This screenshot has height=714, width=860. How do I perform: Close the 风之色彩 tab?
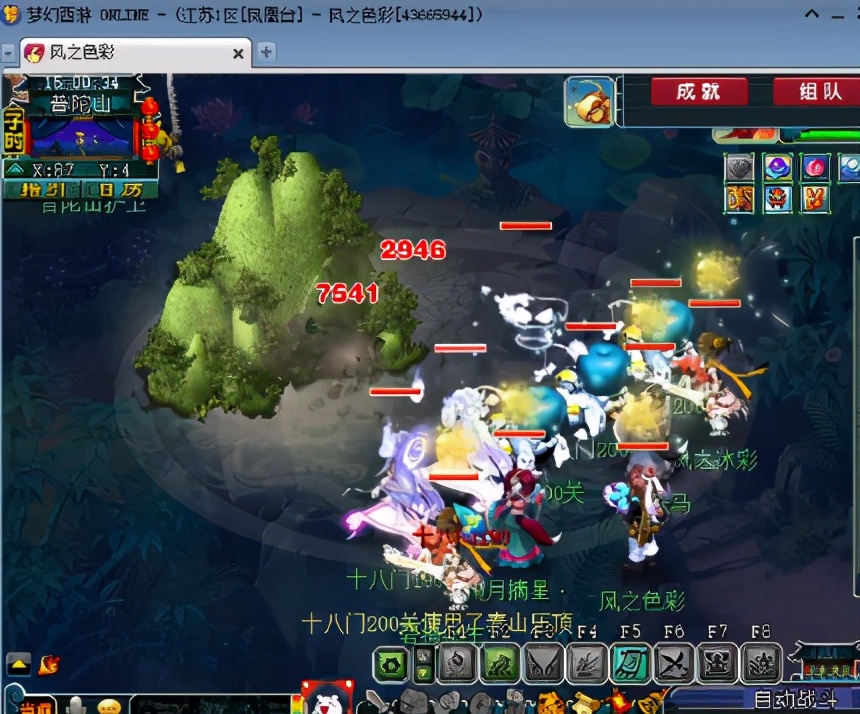click(239, 53)
